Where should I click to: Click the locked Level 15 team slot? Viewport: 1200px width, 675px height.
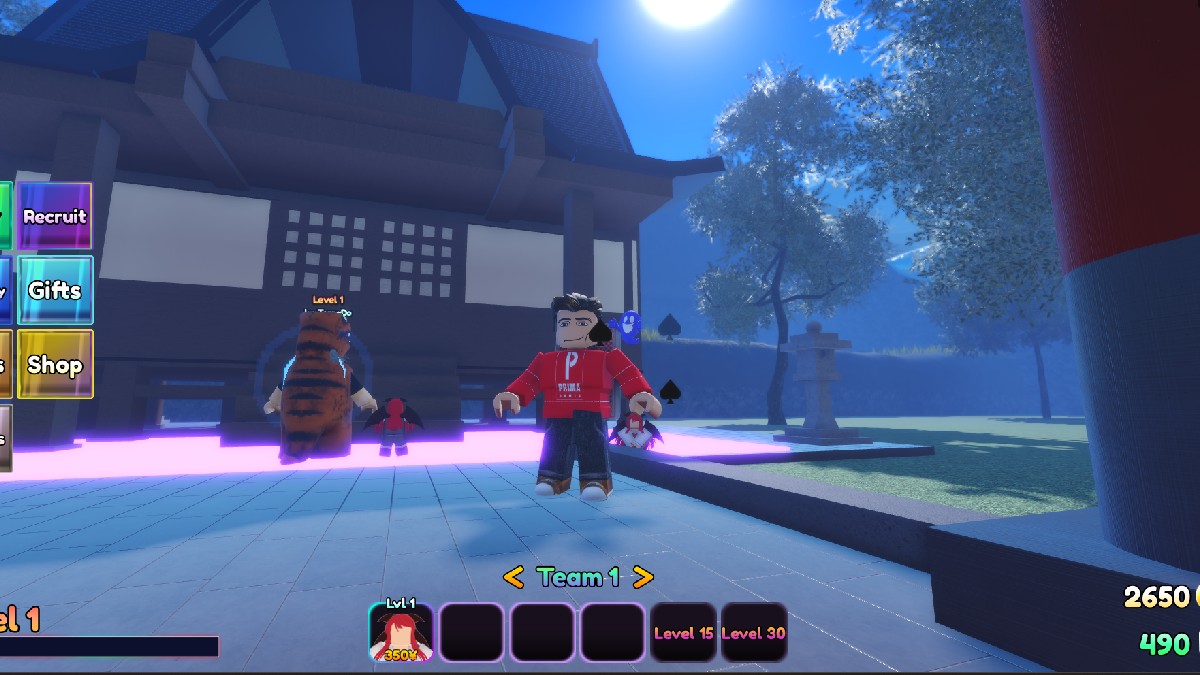pos(683,633)
